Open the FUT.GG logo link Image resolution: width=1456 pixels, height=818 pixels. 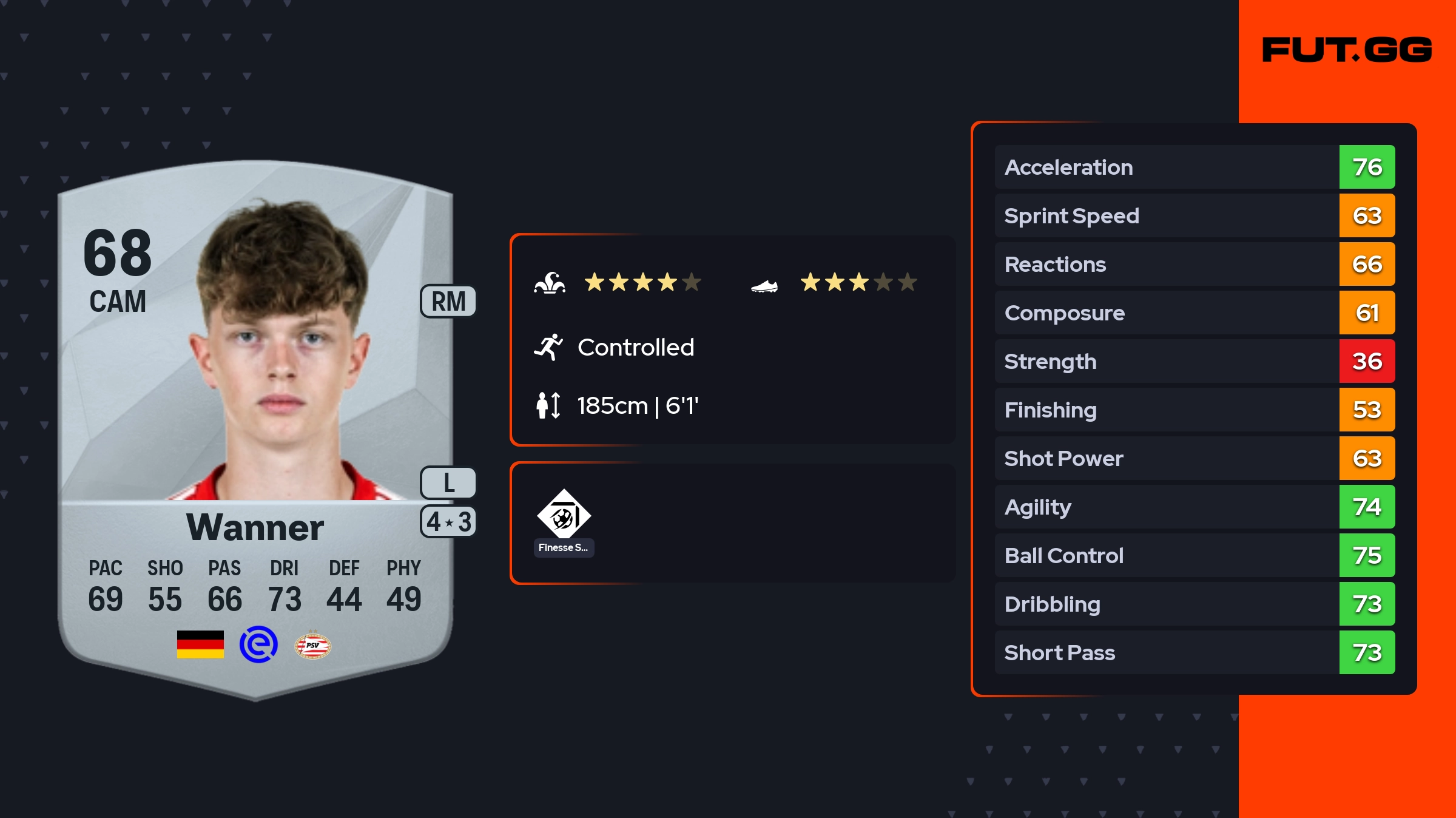1347,50
